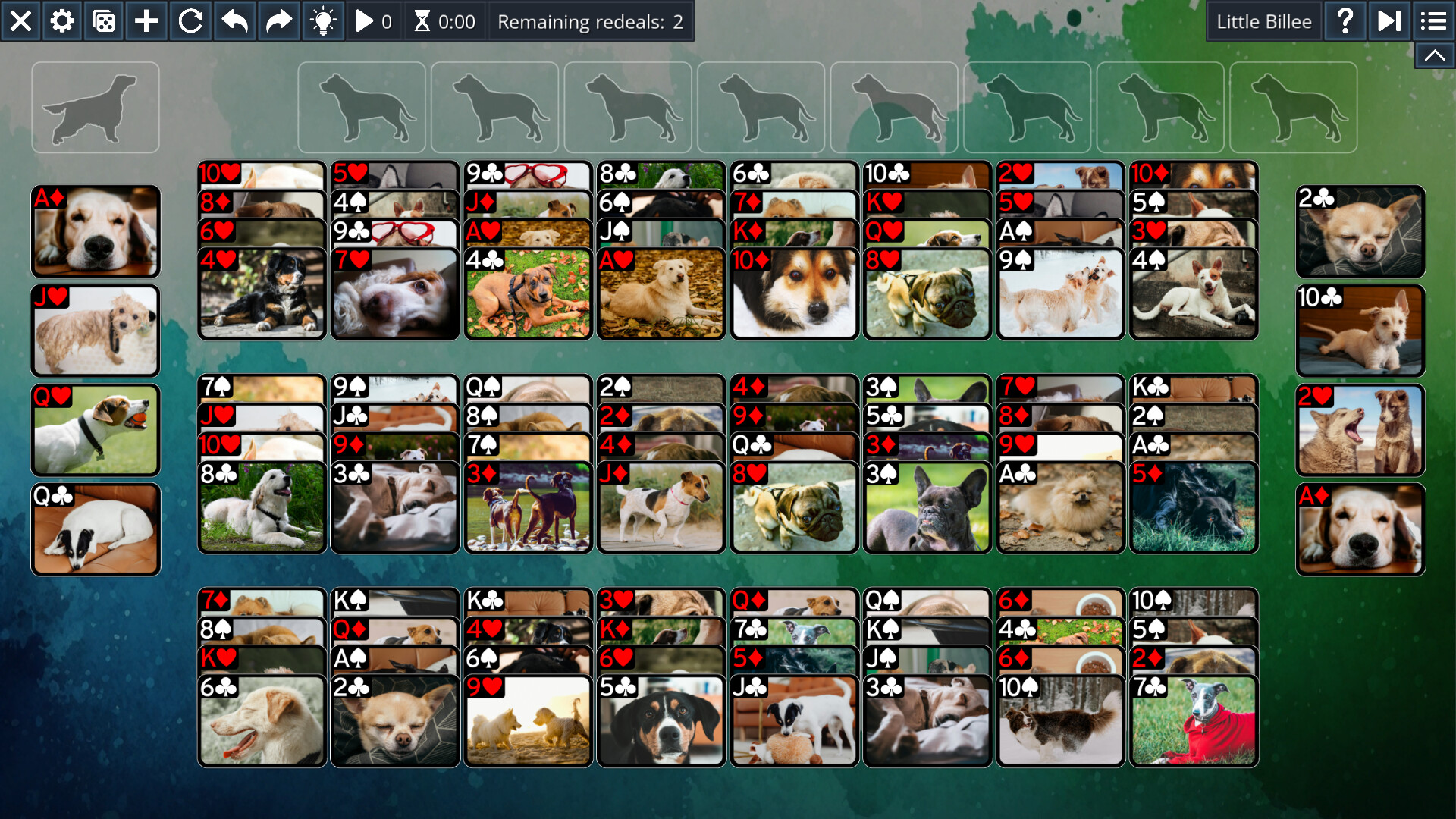
Task: Click the Remaining redeals display
Action: pyautogui.click(x=591, y=21)
